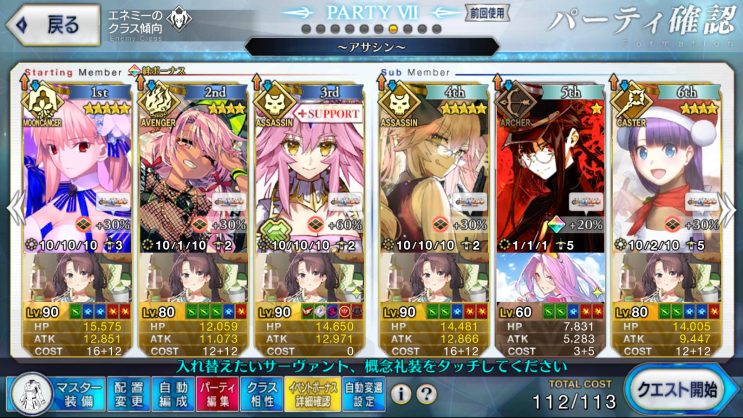View イベントボーナス event bonus details

point(312,393)
